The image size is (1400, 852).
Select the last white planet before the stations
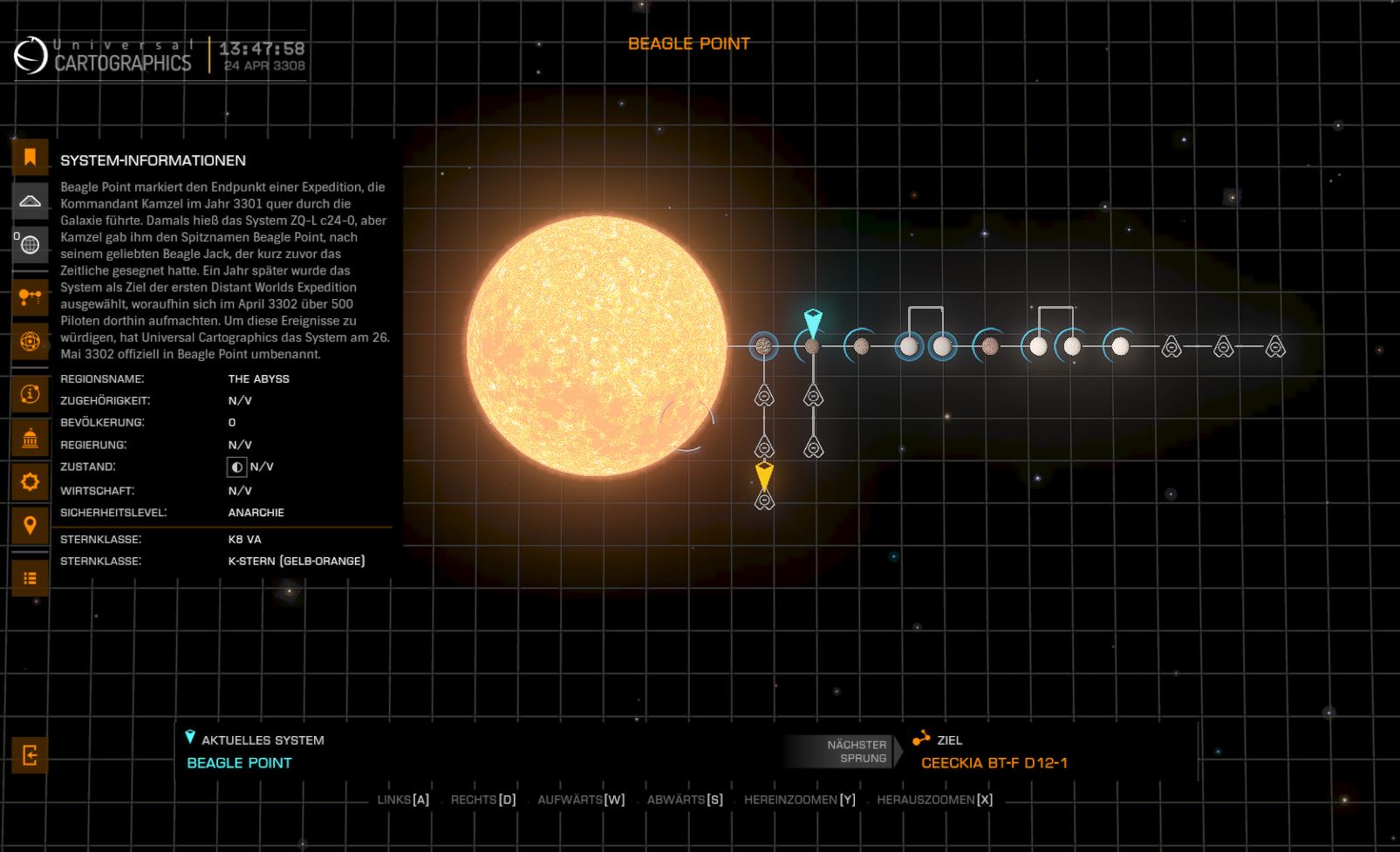pos(1120,346)
